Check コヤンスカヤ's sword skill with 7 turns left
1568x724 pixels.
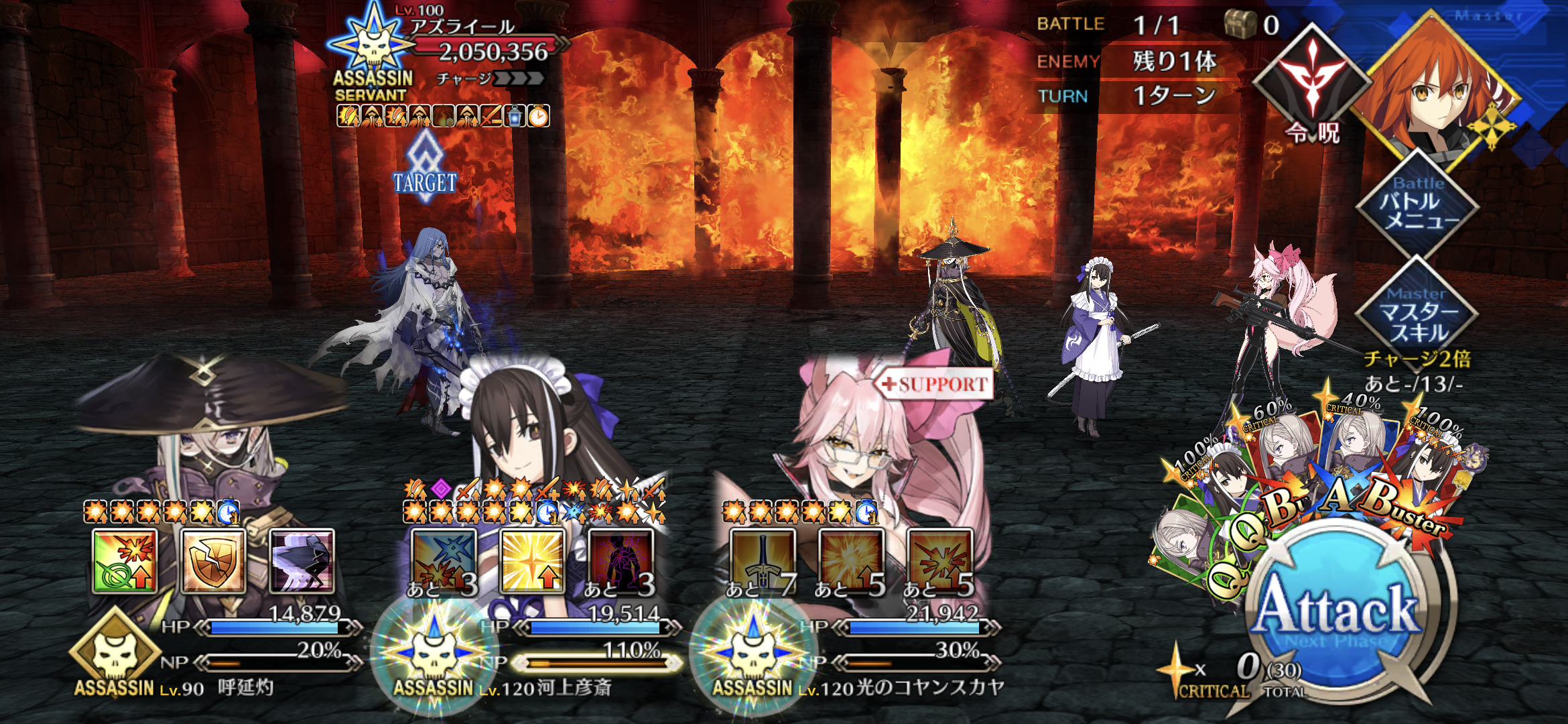pyautogui.click(x=763, y=562)
